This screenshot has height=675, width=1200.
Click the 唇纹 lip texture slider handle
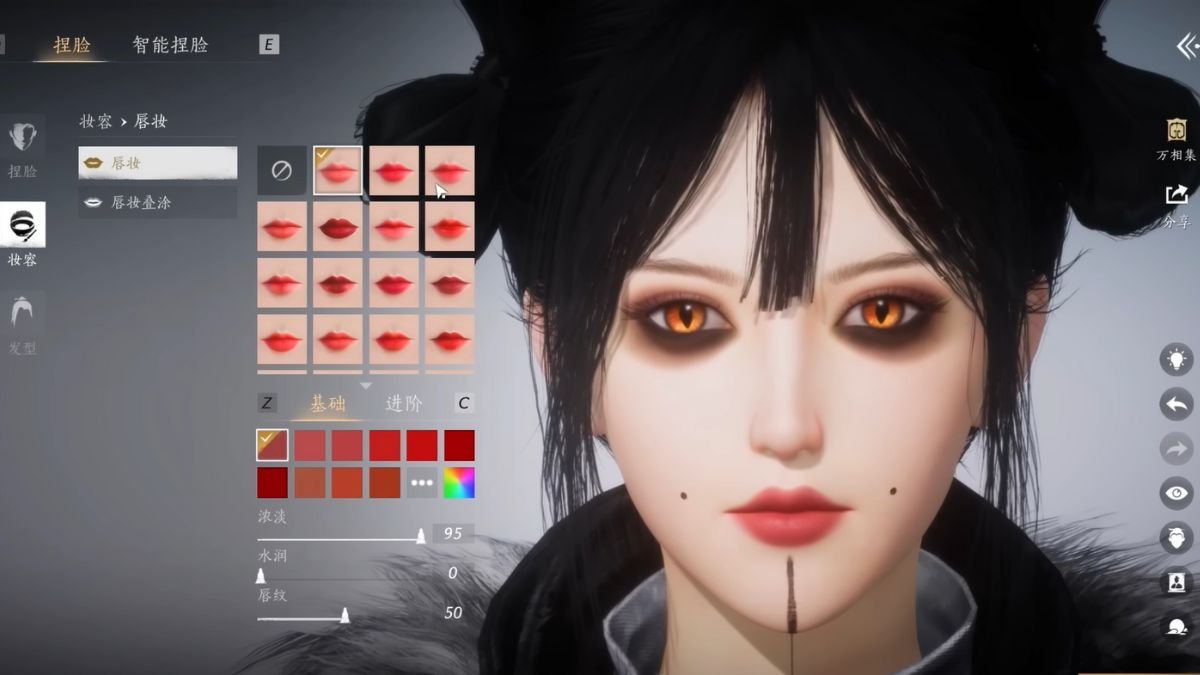click(345, 616)
